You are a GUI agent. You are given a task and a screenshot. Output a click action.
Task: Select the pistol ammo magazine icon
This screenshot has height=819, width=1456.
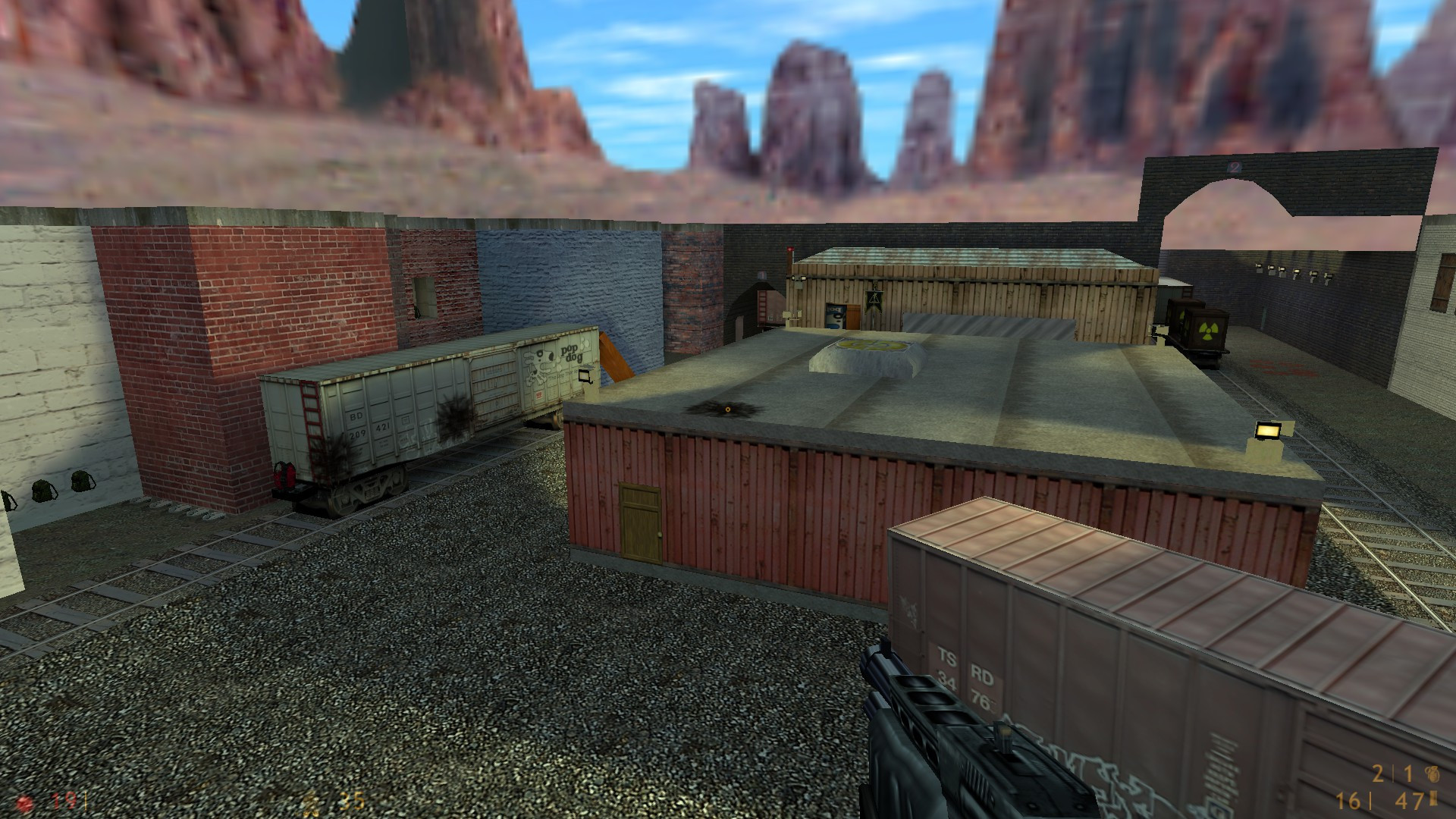point(1433,800)
